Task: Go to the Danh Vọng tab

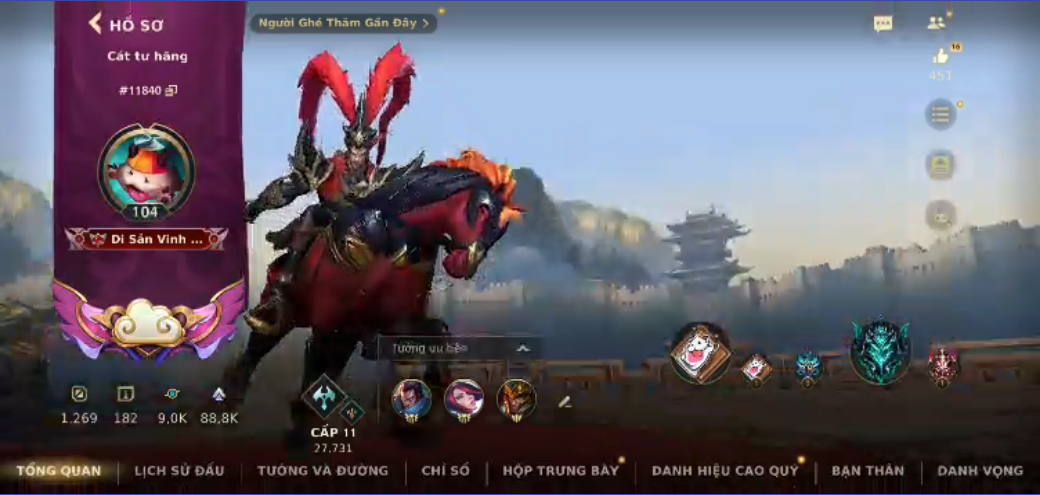Action: (x=980, y=470)
